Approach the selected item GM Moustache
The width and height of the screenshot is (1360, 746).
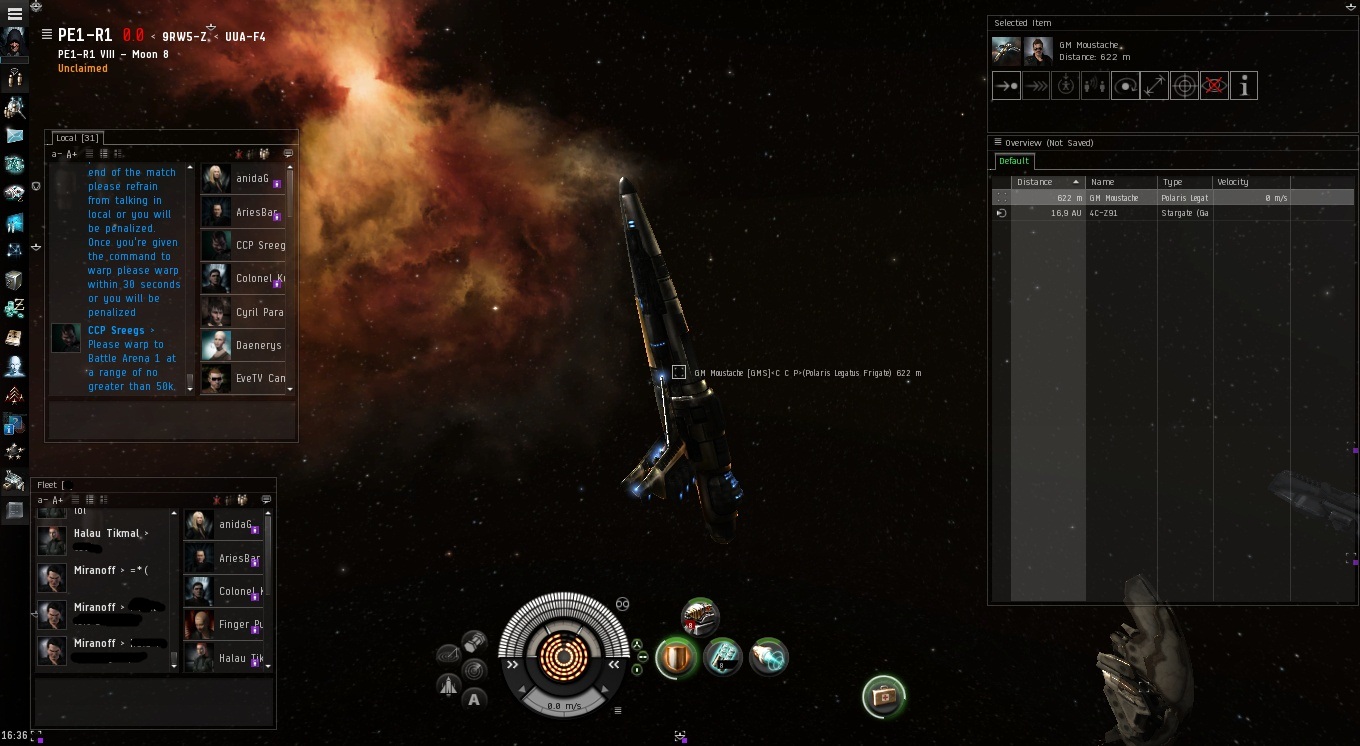click(x=1006, y=86)
